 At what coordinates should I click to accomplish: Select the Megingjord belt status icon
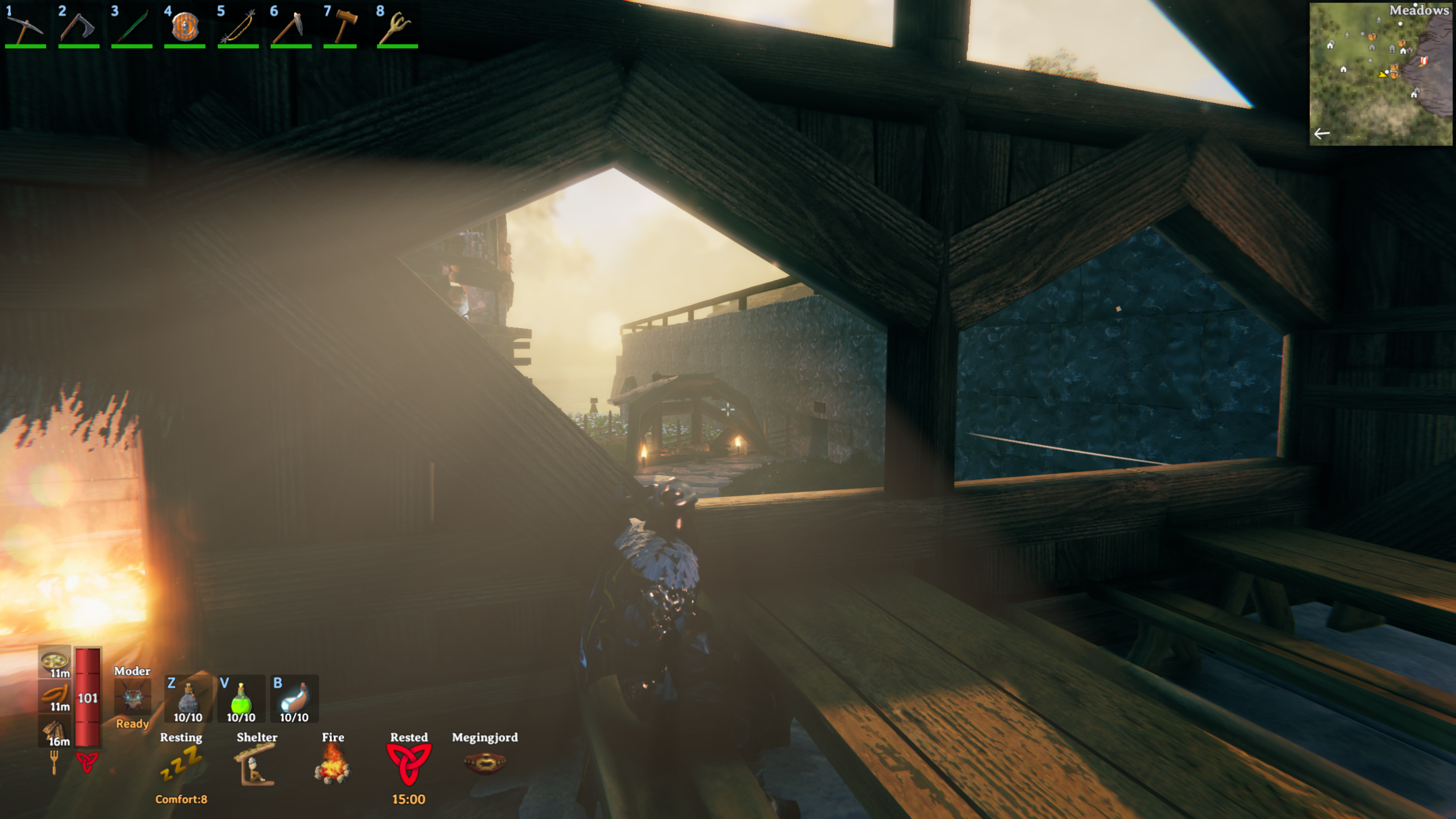coord(485,764)
